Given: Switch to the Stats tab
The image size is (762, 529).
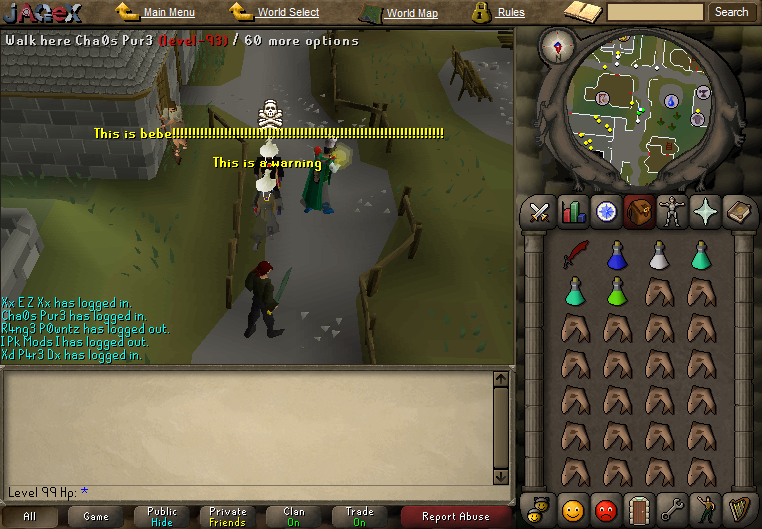Looking at the screenshot, I should 573,211.
